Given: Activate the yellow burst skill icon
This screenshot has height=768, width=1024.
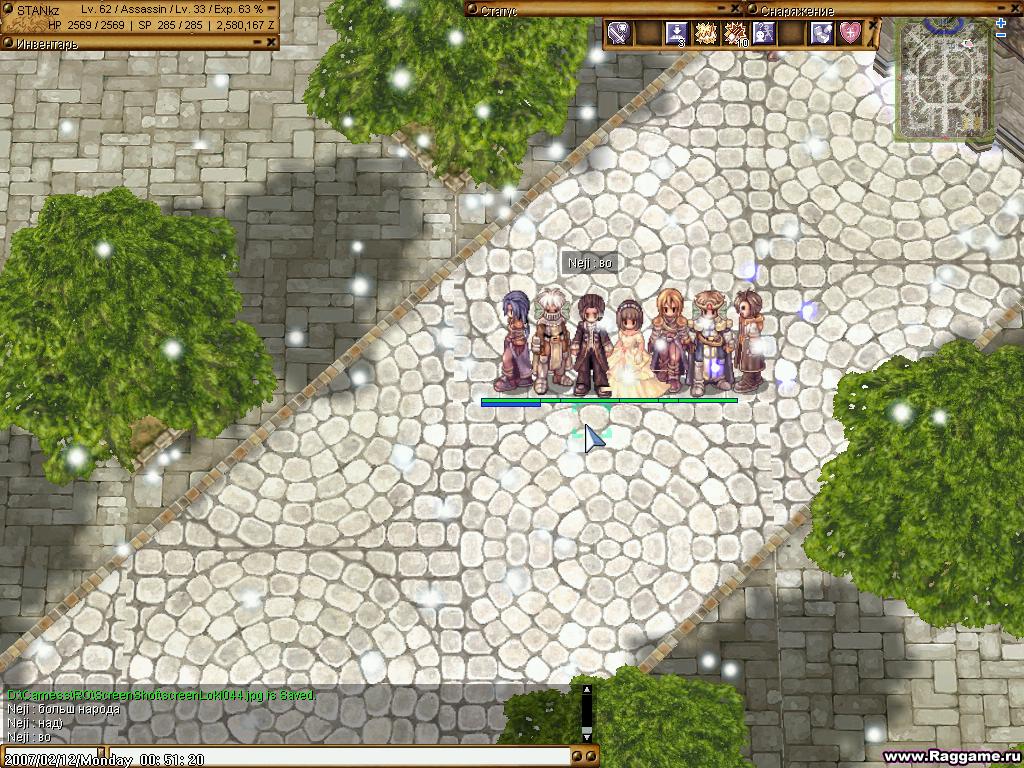Looking at the screenshot, I should click(x=706, y=33).
